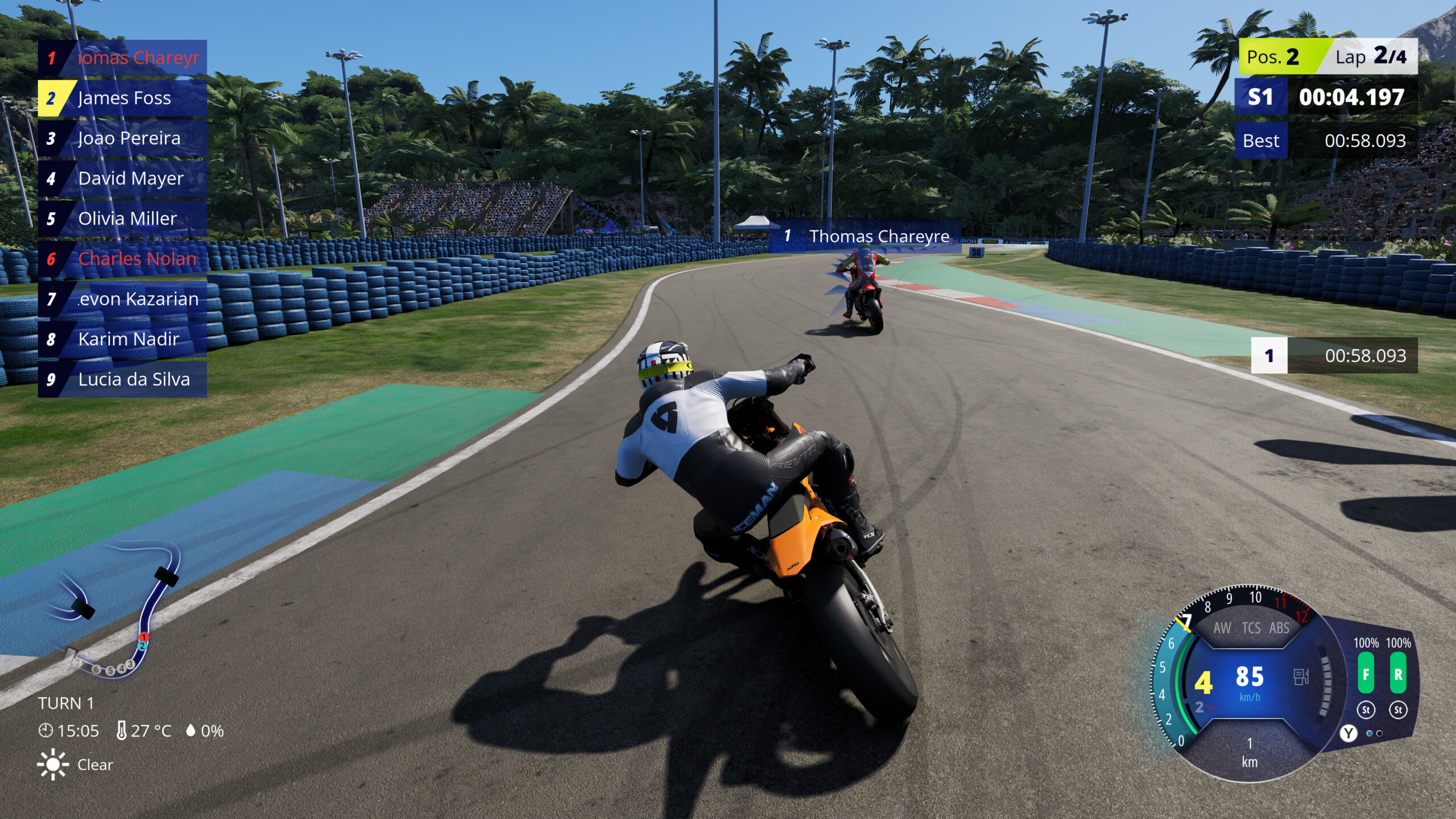Click the water drop humidity icon

(190, 731)
